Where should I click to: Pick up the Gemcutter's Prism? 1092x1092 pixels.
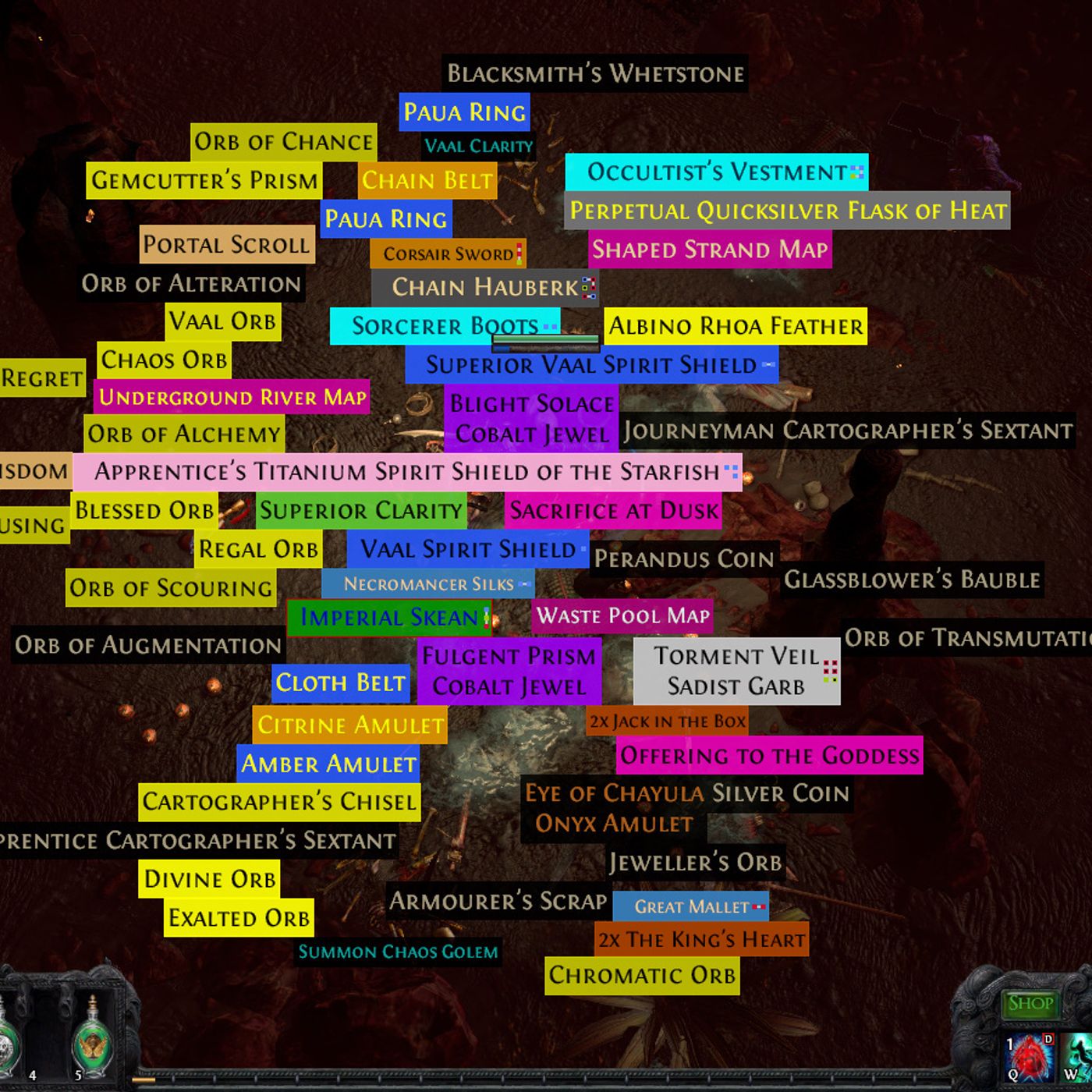tap(204, 180)
